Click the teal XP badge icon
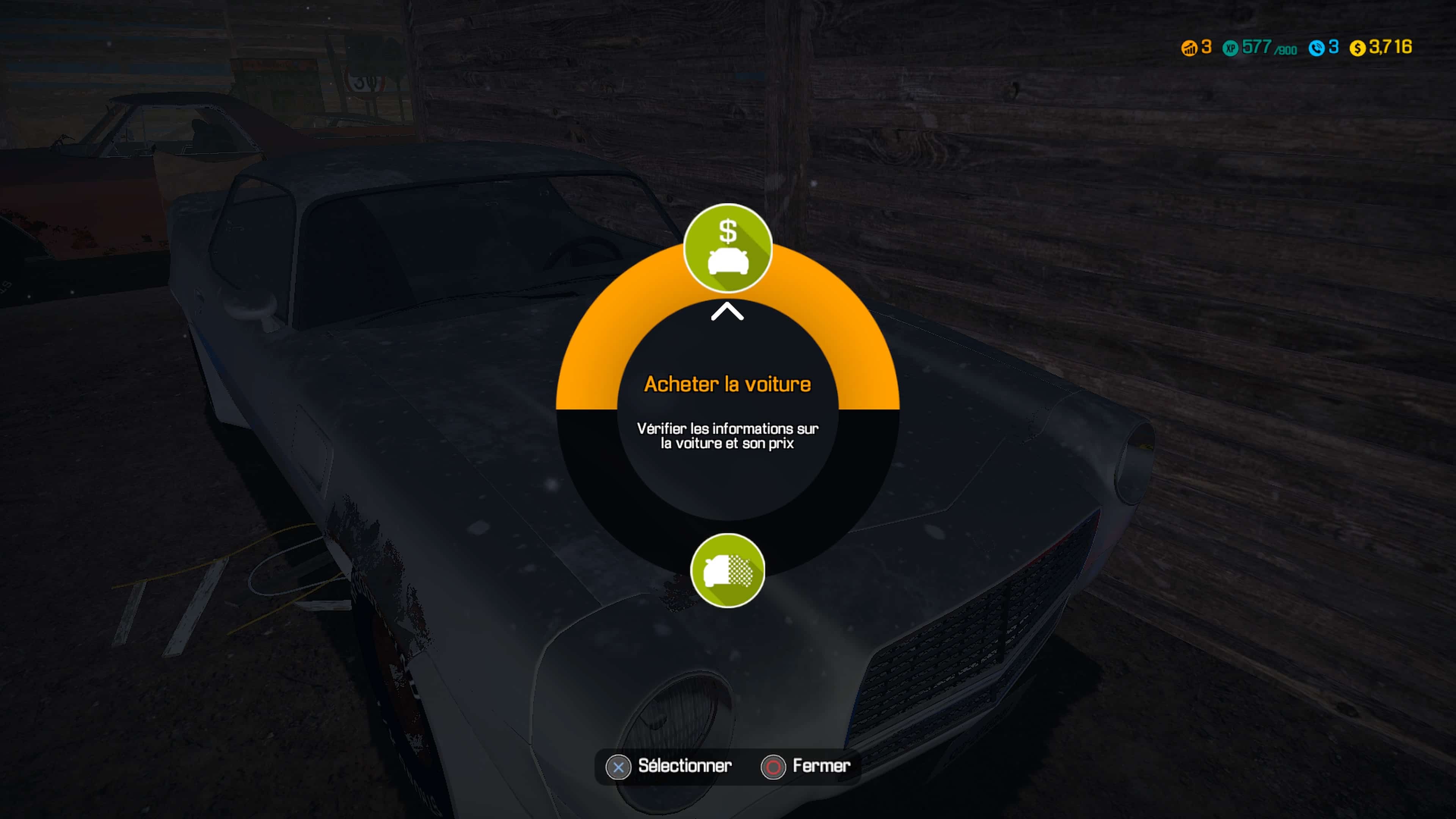Screen dimensions: 1456x819 click(x=1230, y=49)
